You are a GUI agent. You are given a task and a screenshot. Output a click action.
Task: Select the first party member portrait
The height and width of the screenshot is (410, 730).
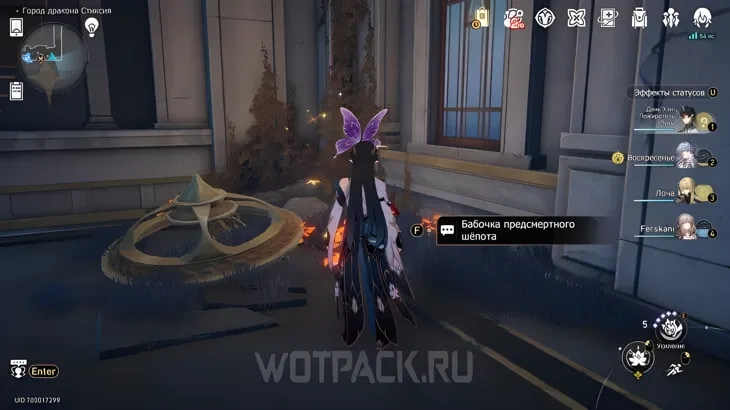[688, 120]
